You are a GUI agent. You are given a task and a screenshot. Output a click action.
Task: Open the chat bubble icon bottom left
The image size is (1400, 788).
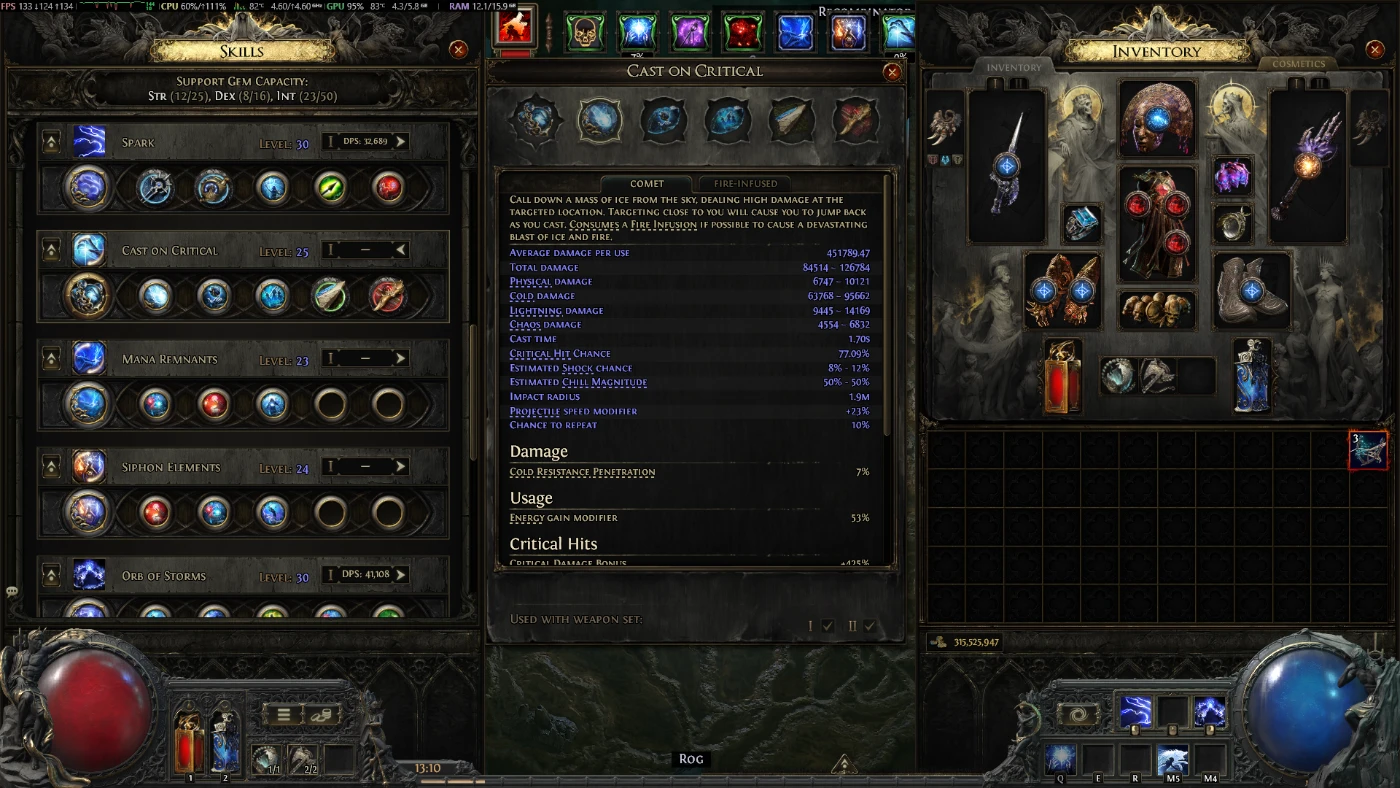coord(11,592)
